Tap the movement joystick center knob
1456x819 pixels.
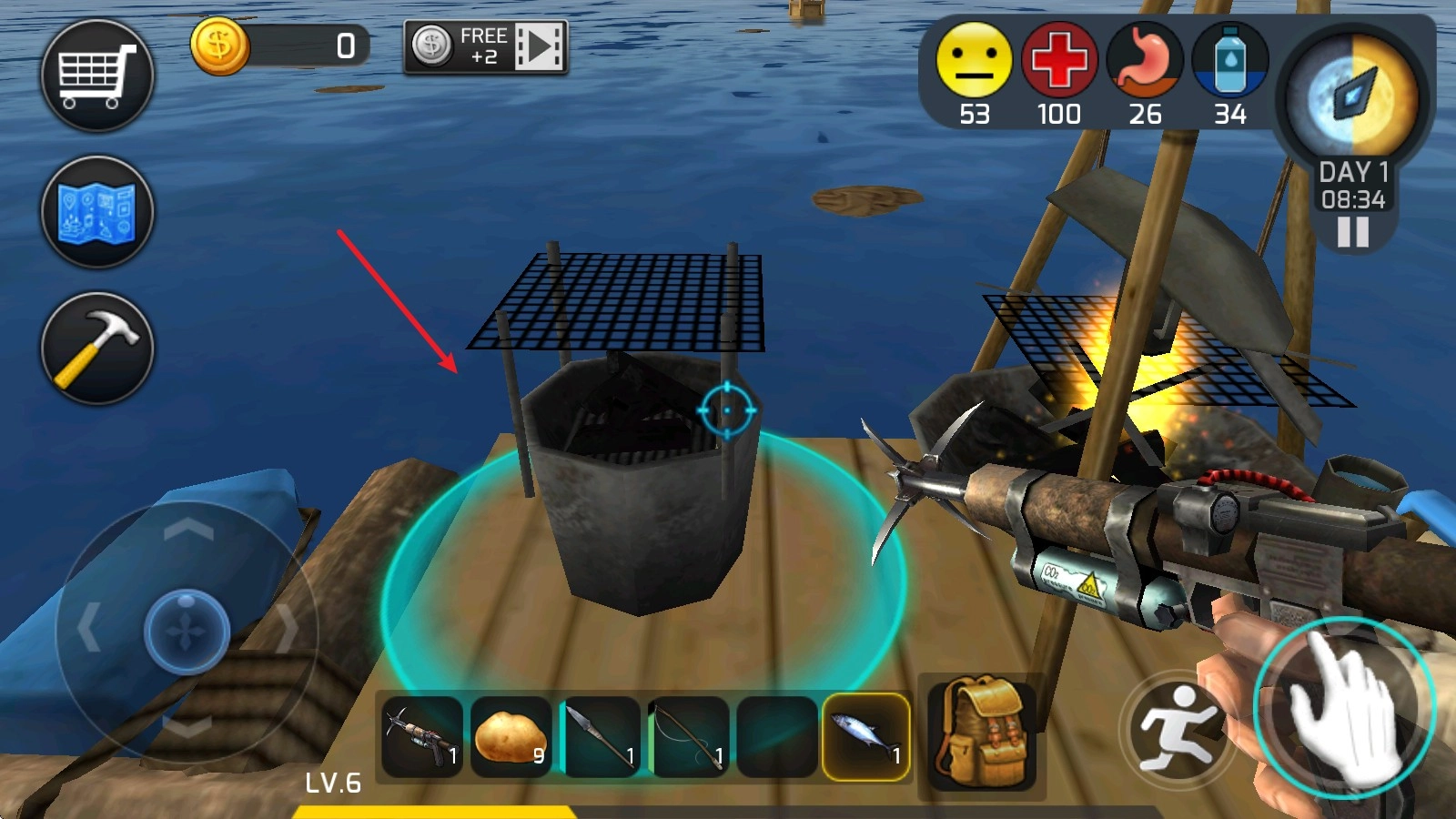(x=187, y=631)
